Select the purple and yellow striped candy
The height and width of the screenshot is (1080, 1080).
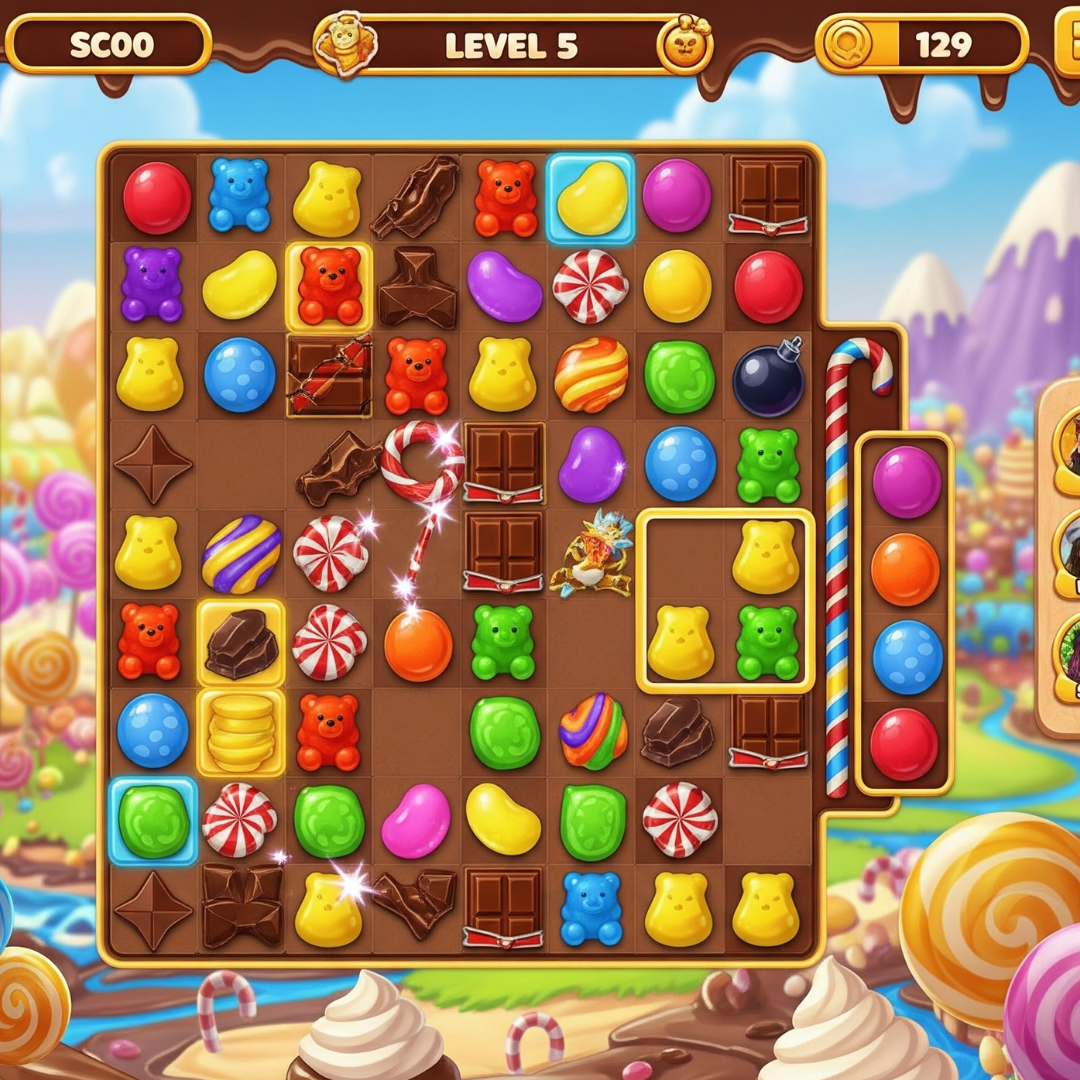[x=241, y=554]
